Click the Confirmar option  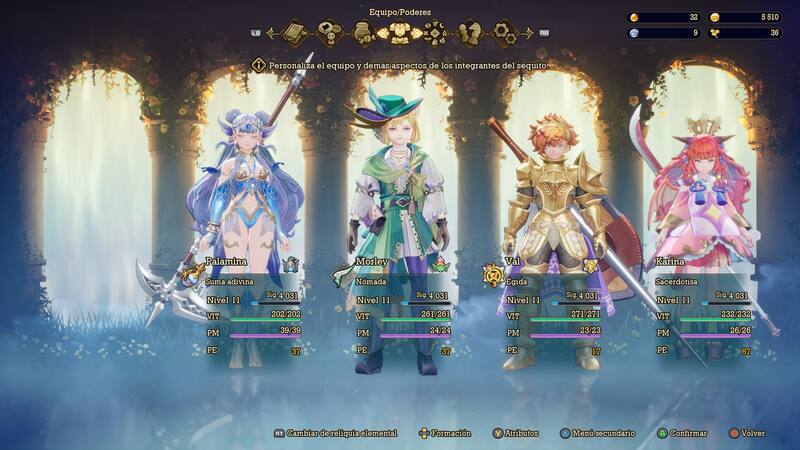685,433
